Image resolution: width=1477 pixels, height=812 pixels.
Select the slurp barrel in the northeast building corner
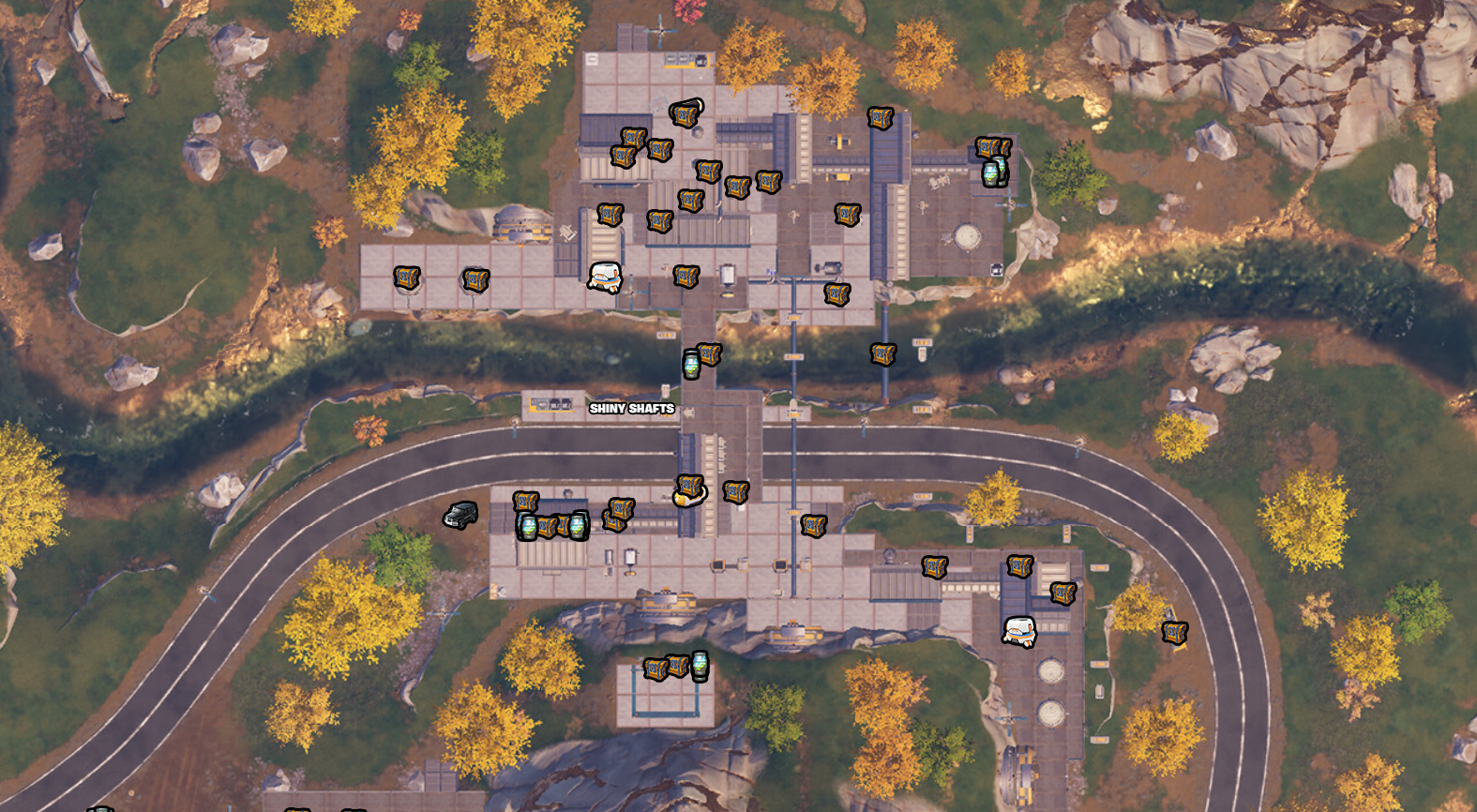click(x=992, y=173)
